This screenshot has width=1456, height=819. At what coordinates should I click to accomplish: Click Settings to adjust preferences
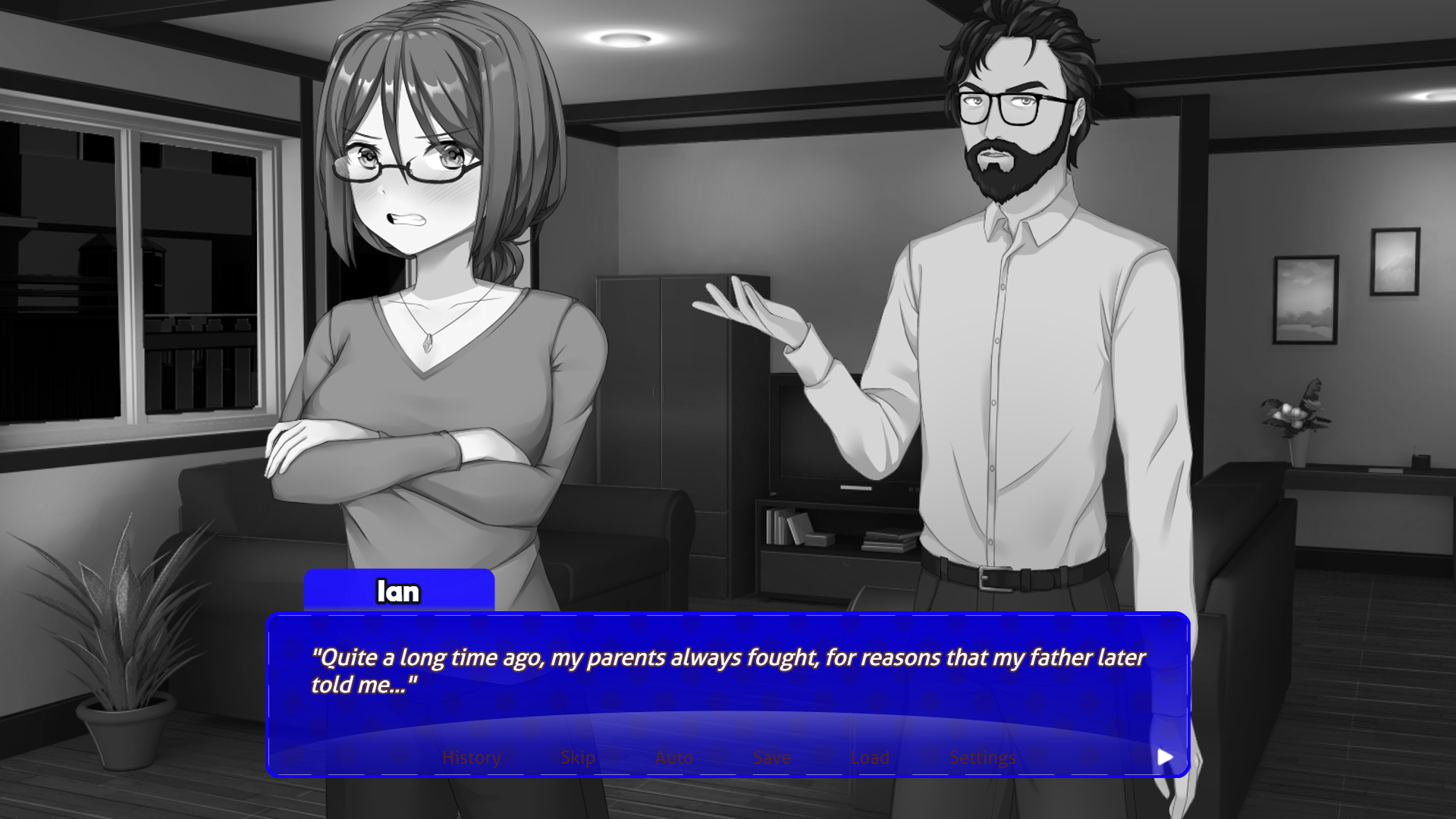point(982,756)
